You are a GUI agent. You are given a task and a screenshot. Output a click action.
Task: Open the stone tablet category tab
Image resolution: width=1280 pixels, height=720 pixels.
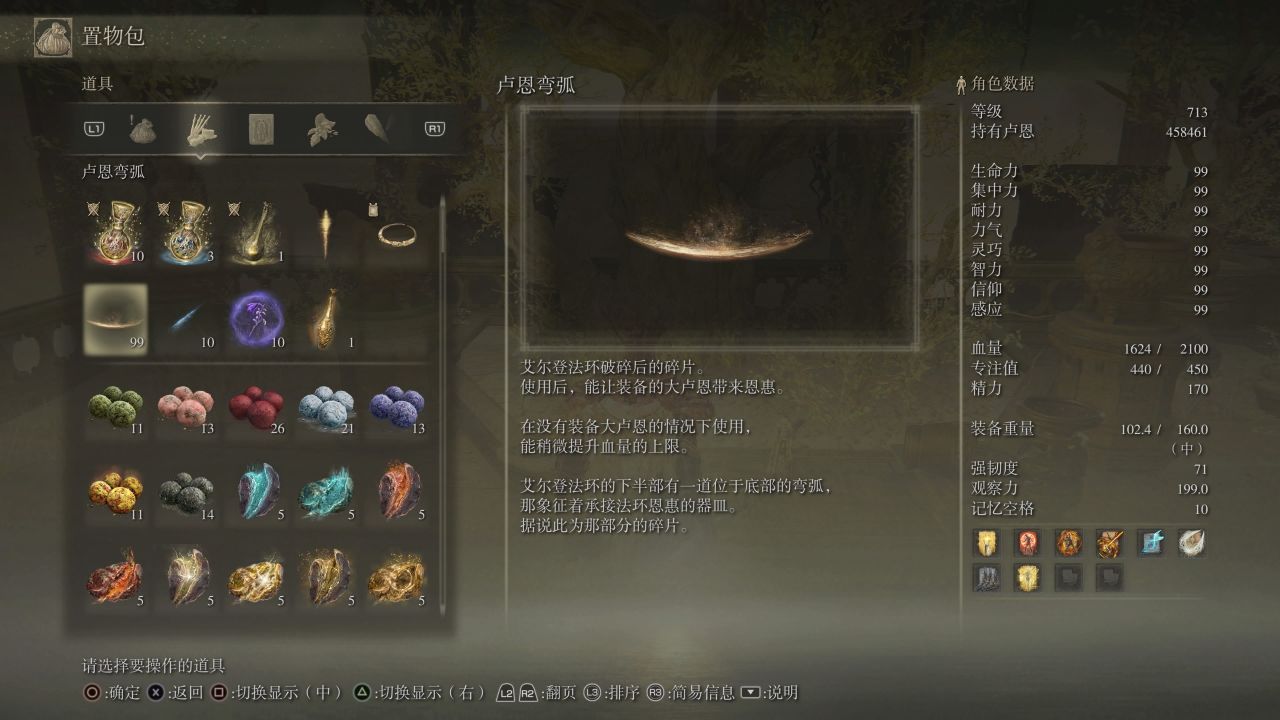tap(261, 129)
